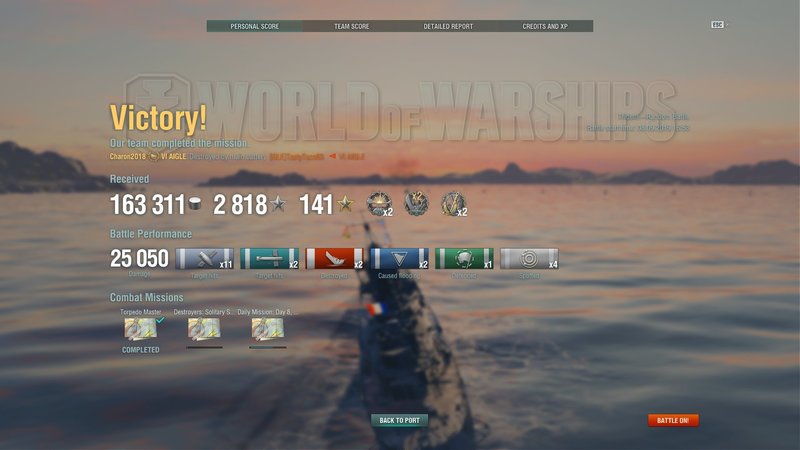Return to port with Back to Port
800x450 pixels.
click(x=399, y=421)
